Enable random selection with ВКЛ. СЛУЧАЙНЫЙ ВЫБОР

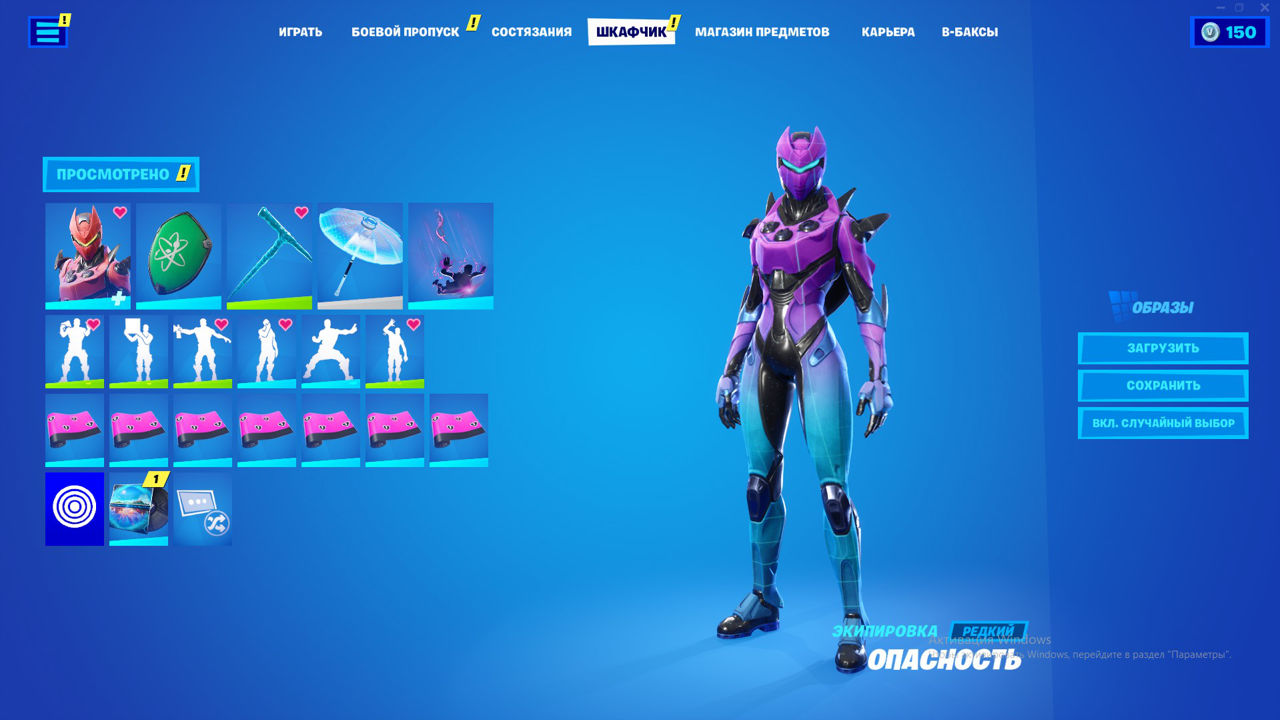click(x=1163, y=422)
